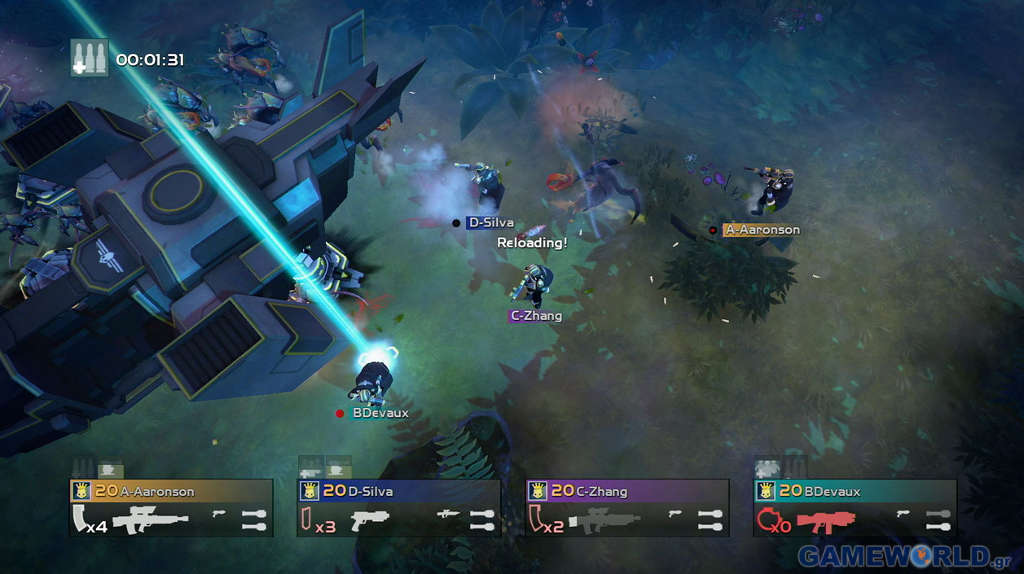Choose A-Aaronson's sidearm pistol icon
Screen dimensions: 1024x574
point(218,514)
